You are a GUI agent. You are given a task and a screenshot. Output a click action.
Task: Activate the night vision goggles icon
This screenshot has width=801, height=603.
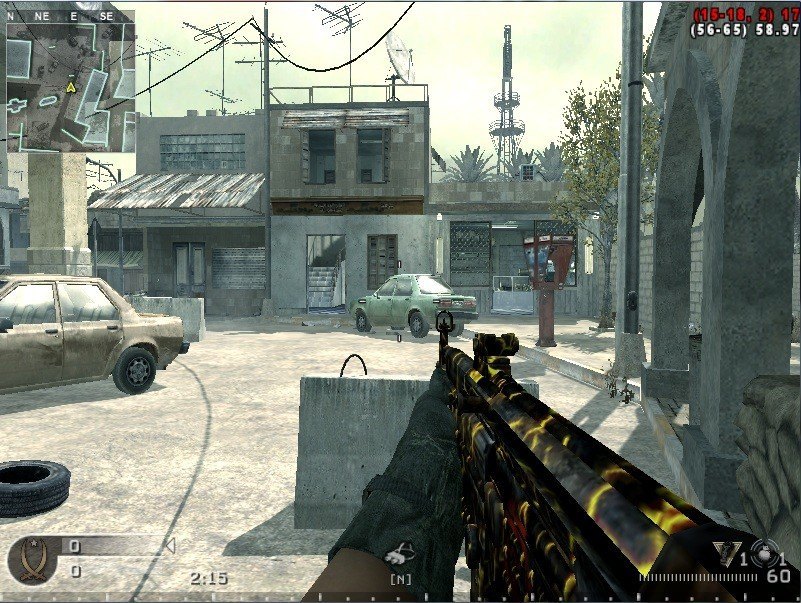pos(401,553)
